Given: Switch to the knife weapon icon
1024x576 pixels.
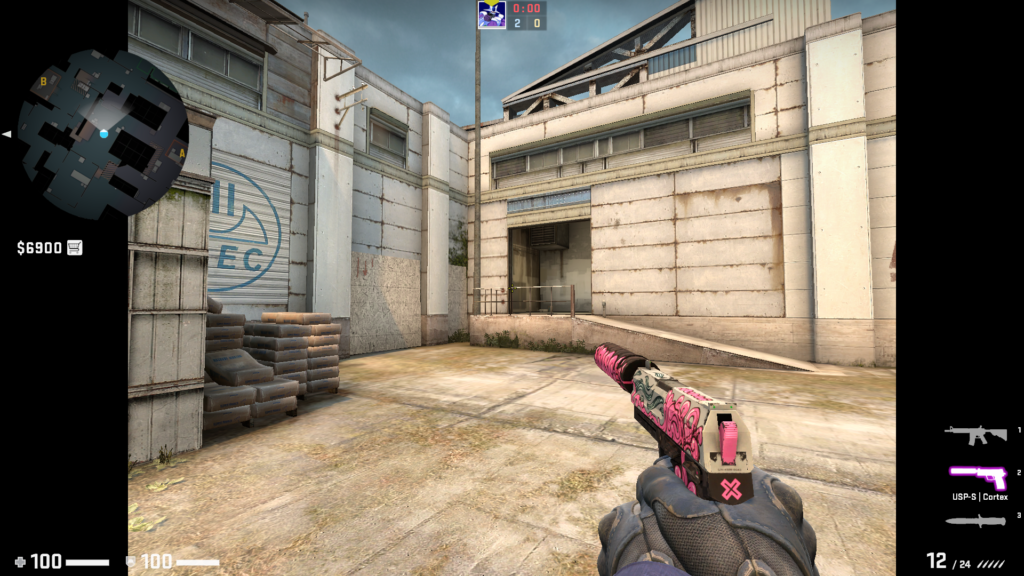Looking at the screenshot, I should pyautogui.click(x=975, y=520).
